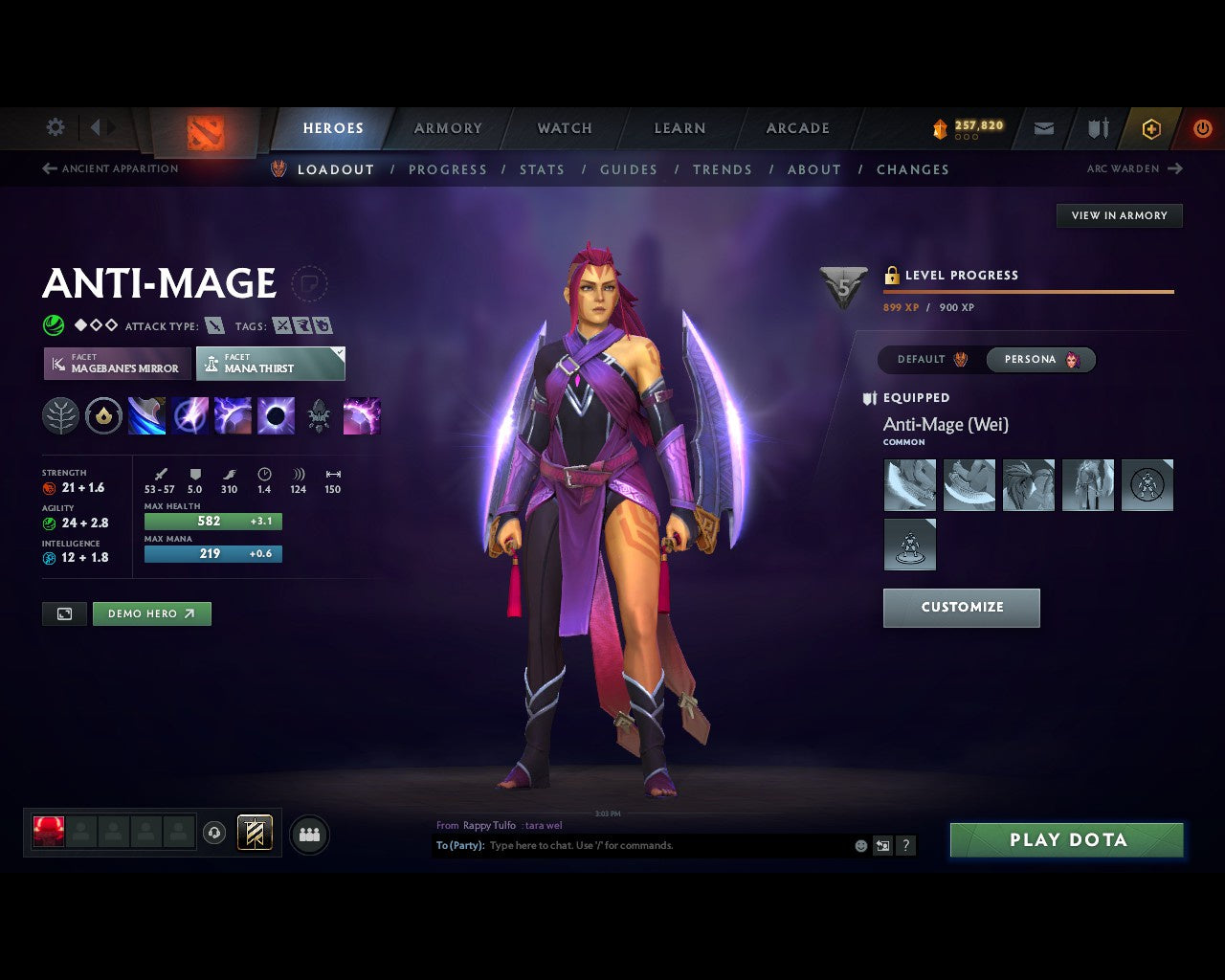This screenshot has height=980, width=1225.
Task: Select the Anti-Mage weapon blade thumbnail
Action: (909, 485)
